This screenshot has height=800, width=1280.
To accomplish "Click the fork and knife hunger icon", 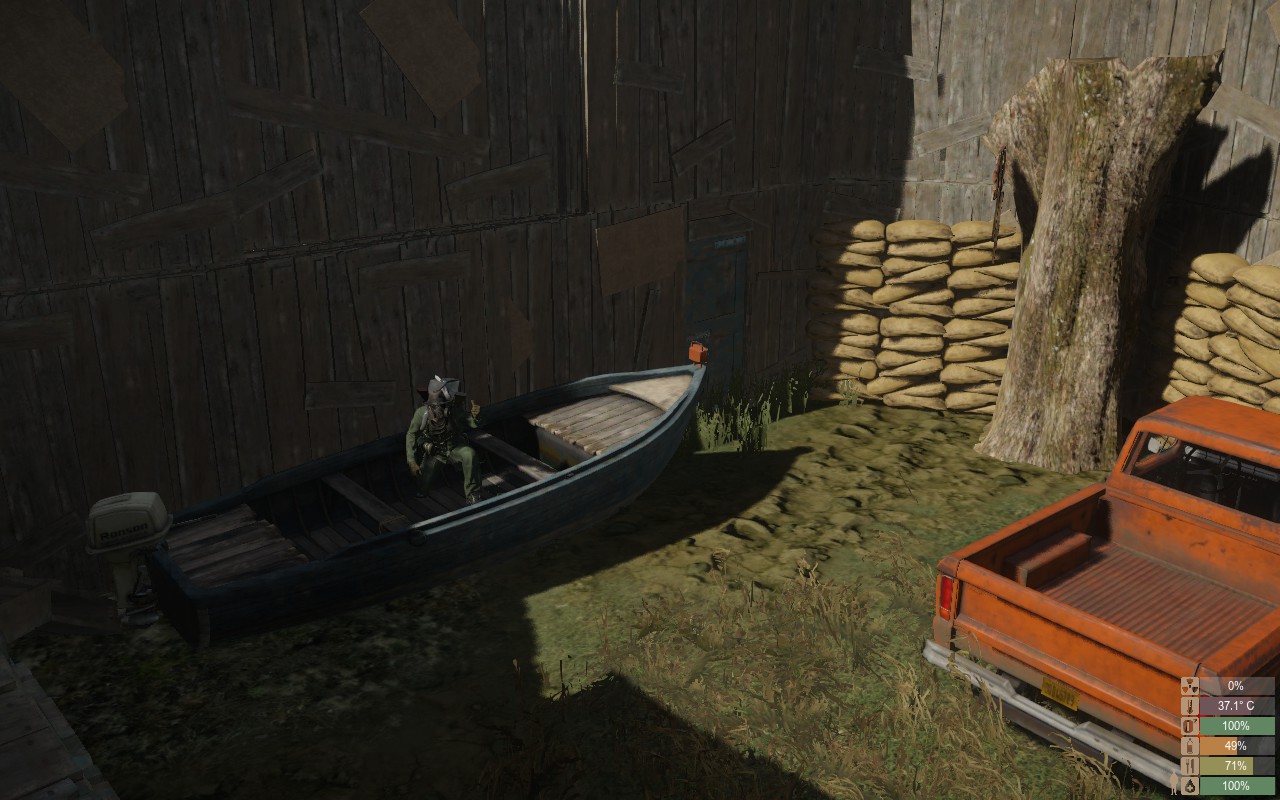I will click(1188, 768).
